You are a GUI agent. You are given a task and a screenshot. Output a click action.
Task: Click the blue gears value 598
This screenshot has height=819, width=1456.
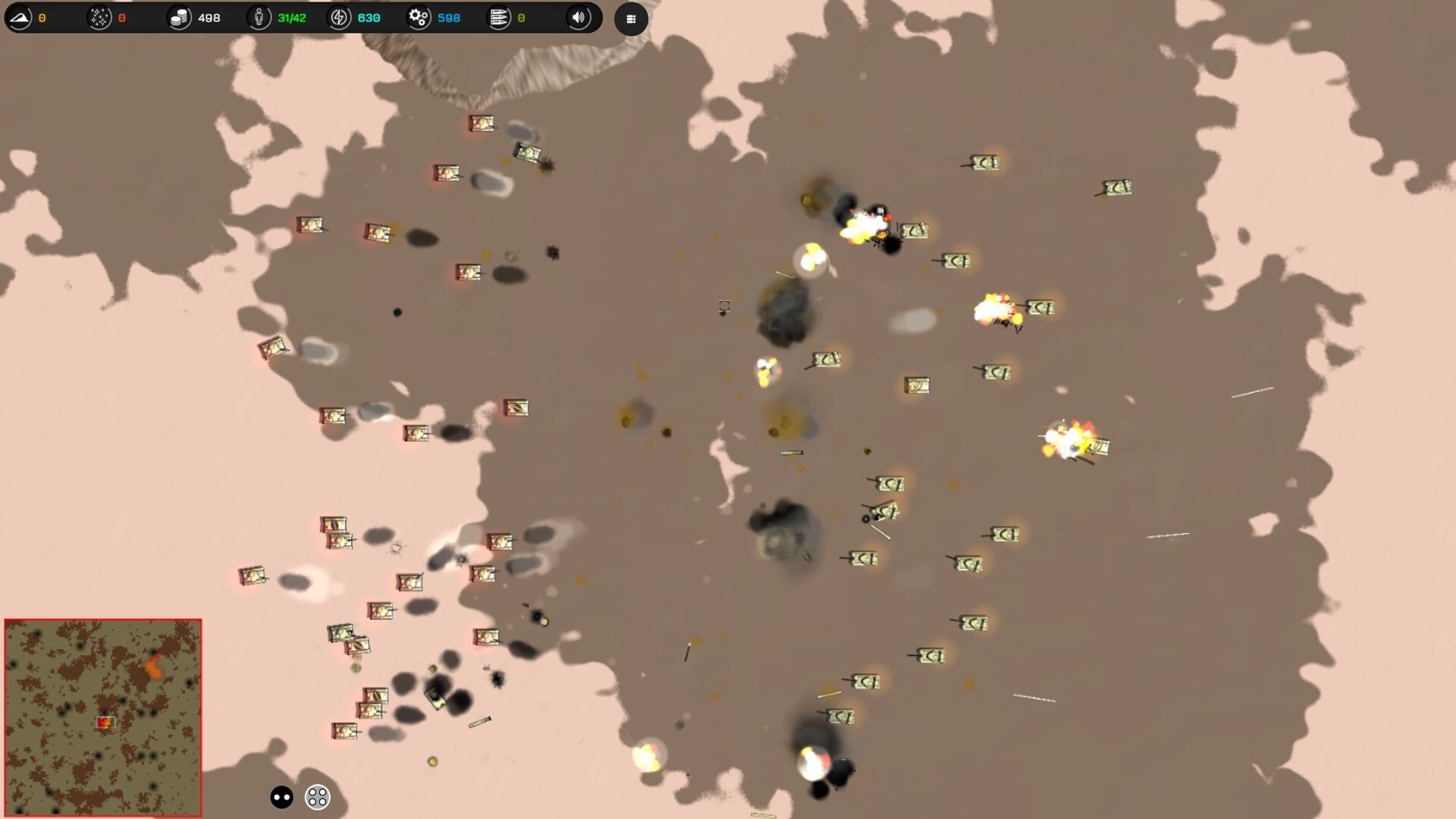[449, 17]
